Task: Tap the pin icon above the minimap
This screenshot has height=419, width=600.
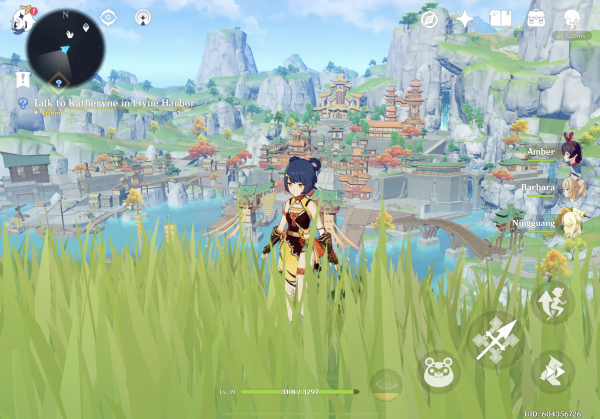Action: click(x=143, y=17)
